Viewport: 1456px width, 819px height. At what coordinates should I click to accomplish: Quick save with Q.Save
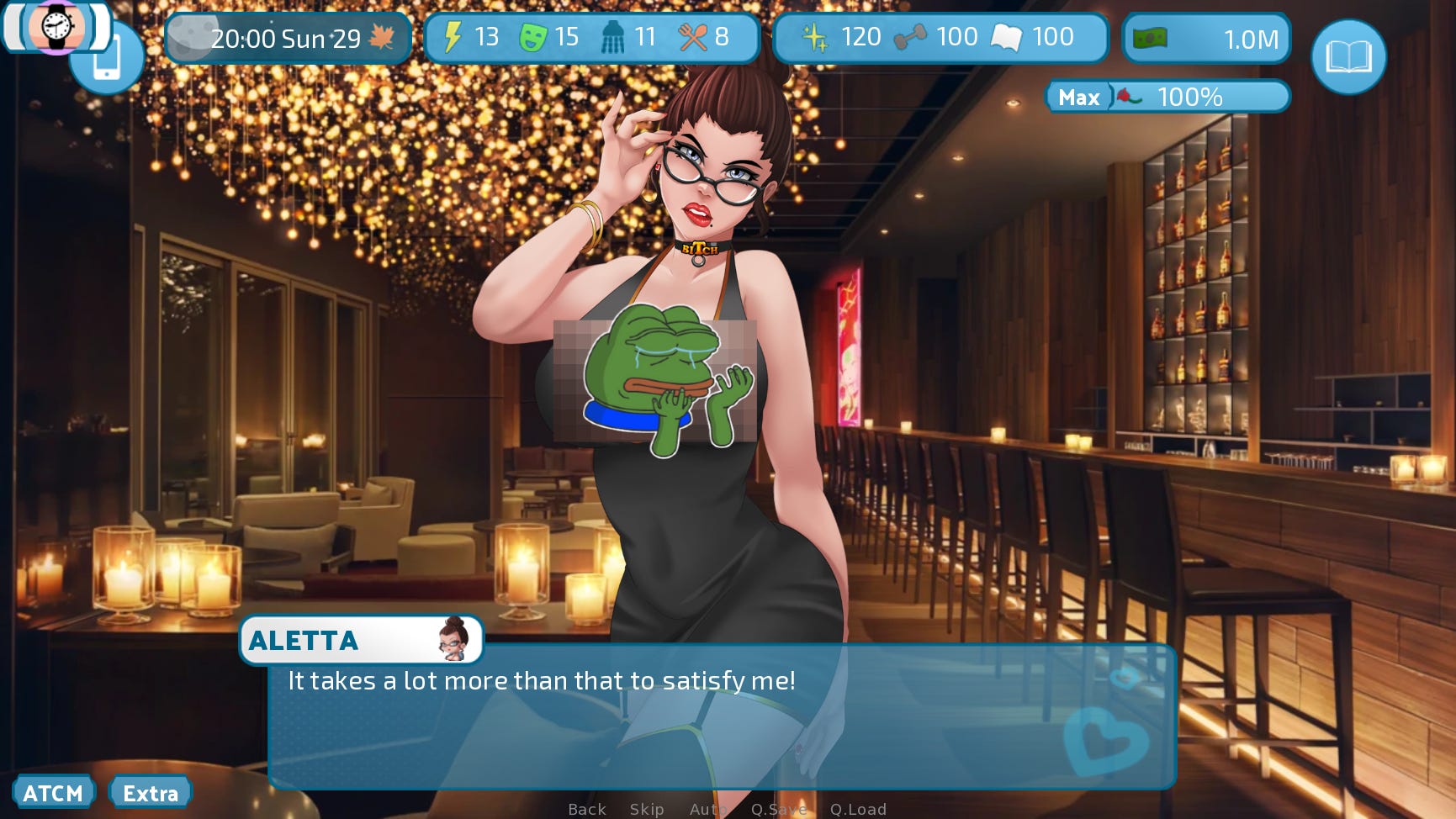pyautogui.click(x=778, y=809)
